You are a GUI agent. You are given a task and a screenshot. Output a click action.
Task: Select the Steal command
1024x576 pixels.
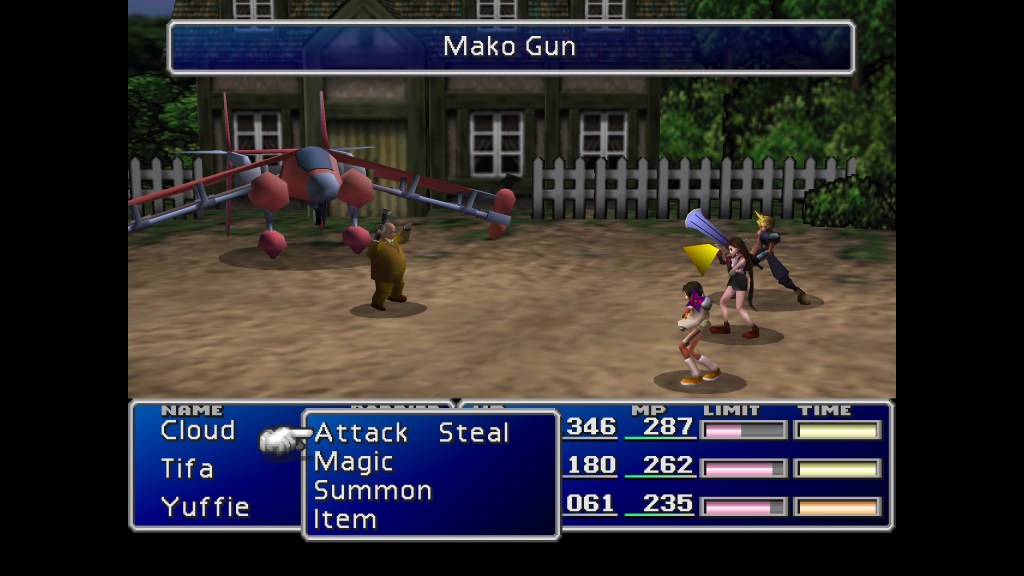[474, 433]
